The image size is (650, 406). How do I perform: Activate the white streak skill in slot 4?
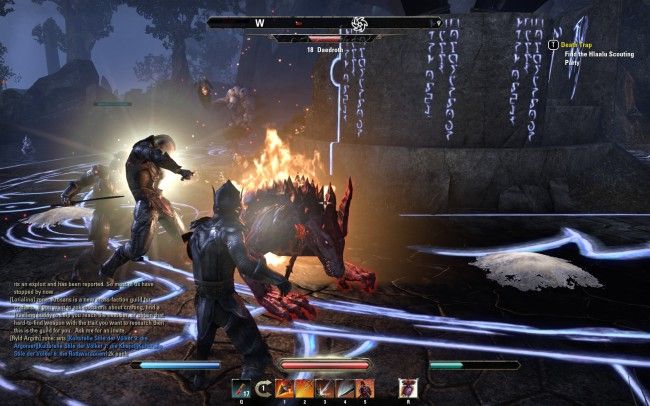[344, 388]
